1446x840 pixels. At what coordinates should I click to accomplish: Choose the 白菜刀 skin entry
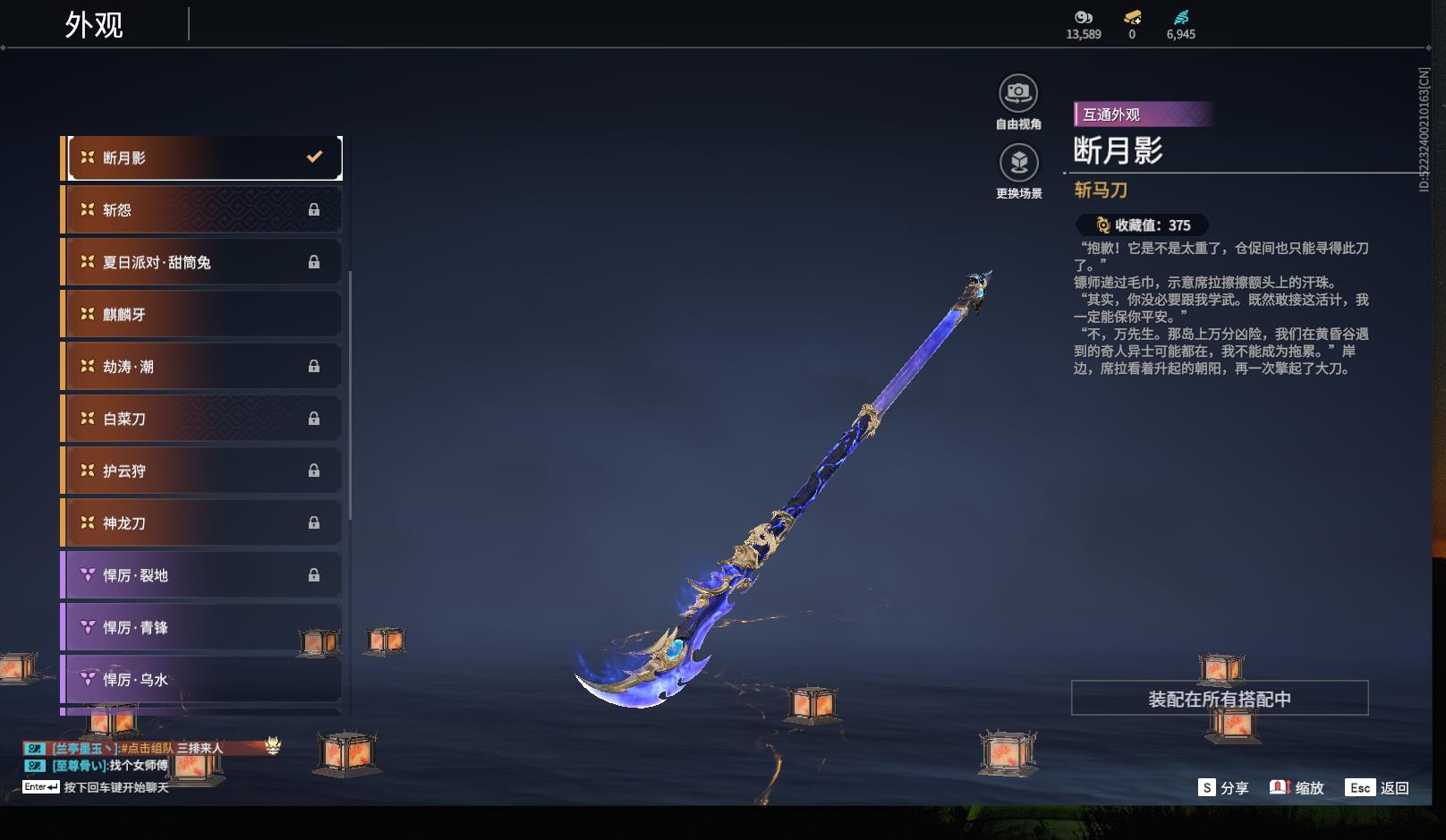coord(204,419)
